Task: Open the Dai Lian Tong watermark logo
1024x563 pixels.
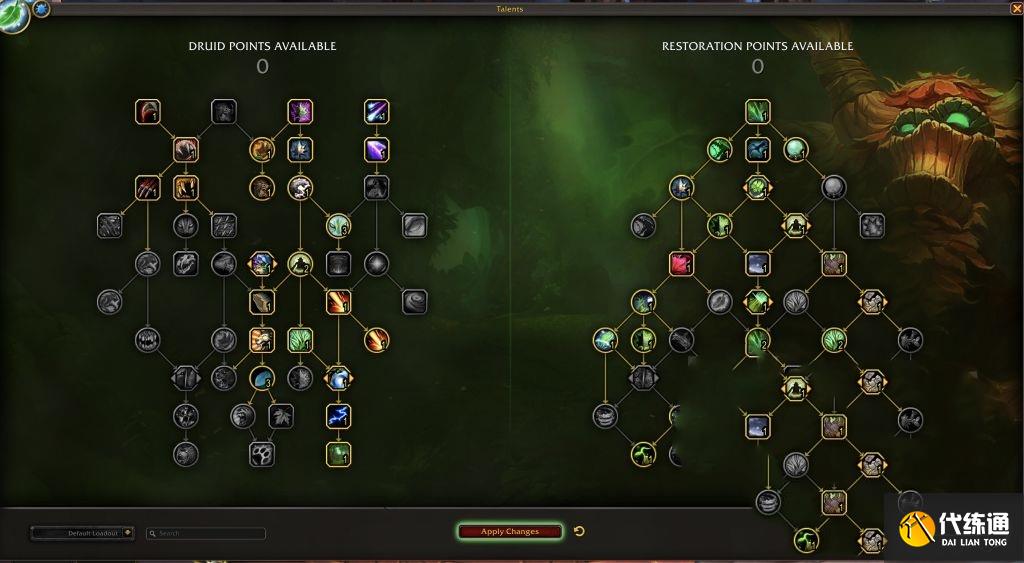Action: click(x=953, y=528)
